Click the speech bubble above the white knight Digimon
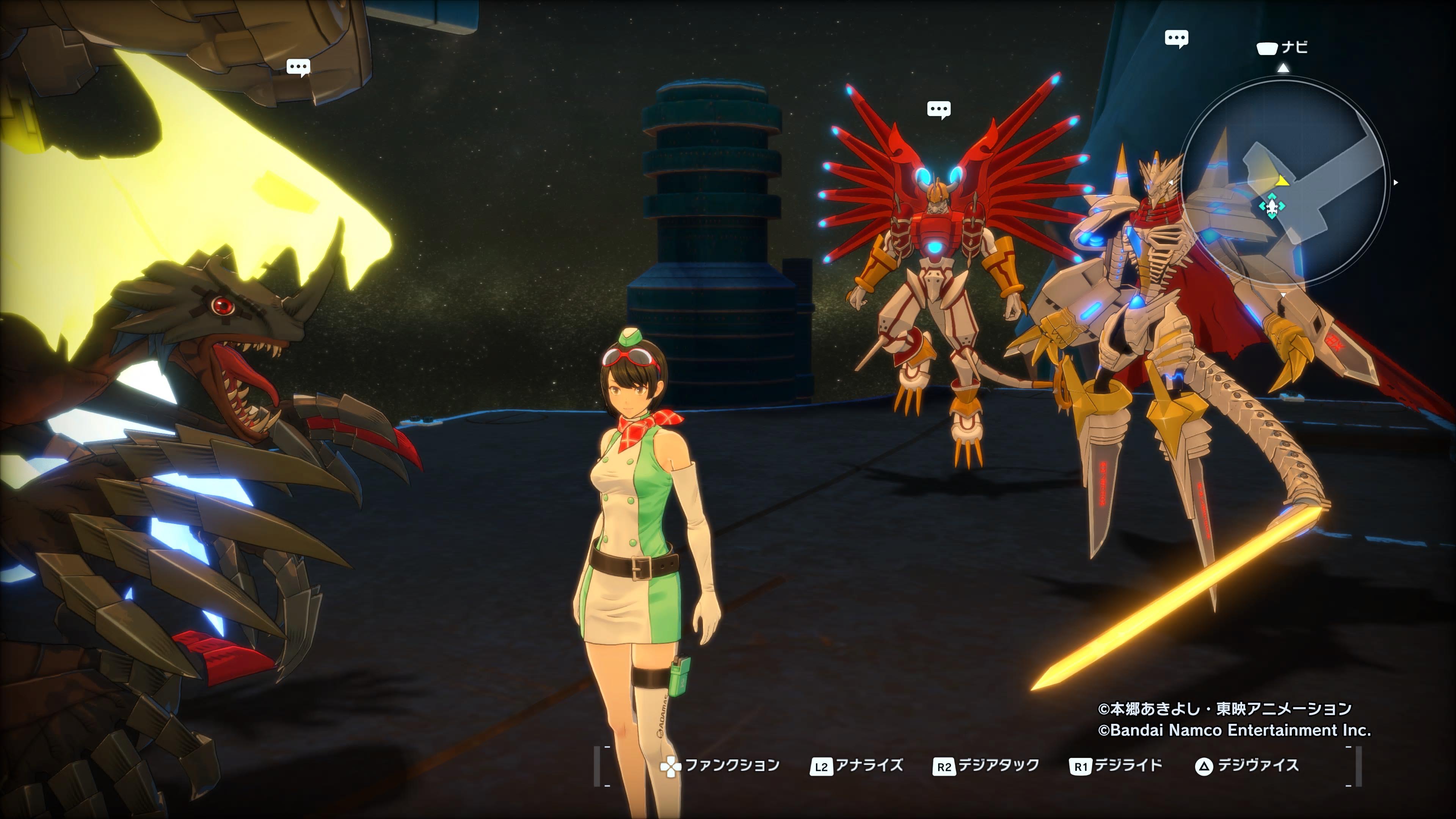Image resolution: width=1456 pixels, height=819 pixels. point(1176,38)
